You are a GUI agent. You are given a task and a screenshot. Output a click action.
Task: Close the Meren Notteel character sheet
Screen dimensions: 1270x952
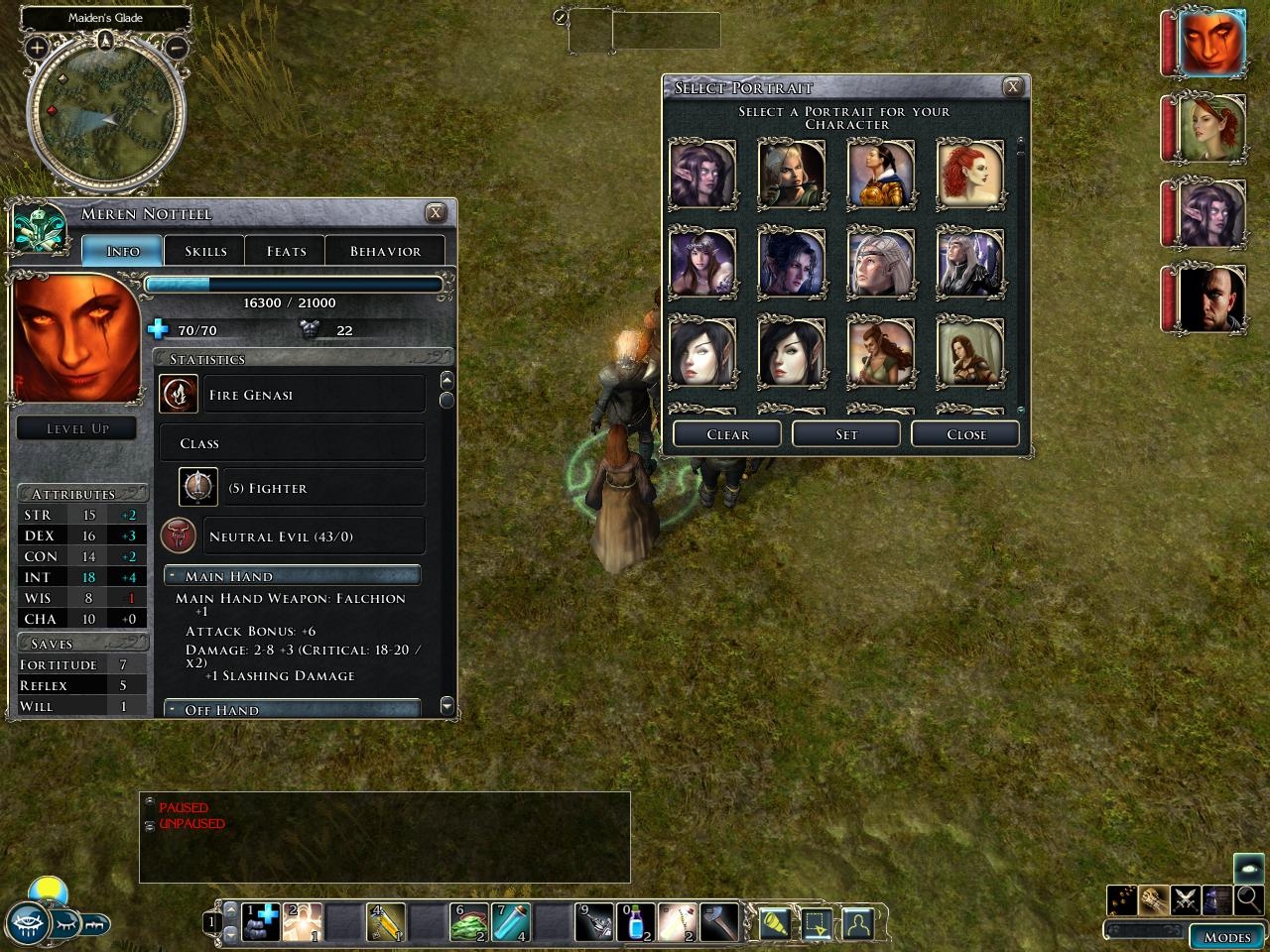click(436, 213)
